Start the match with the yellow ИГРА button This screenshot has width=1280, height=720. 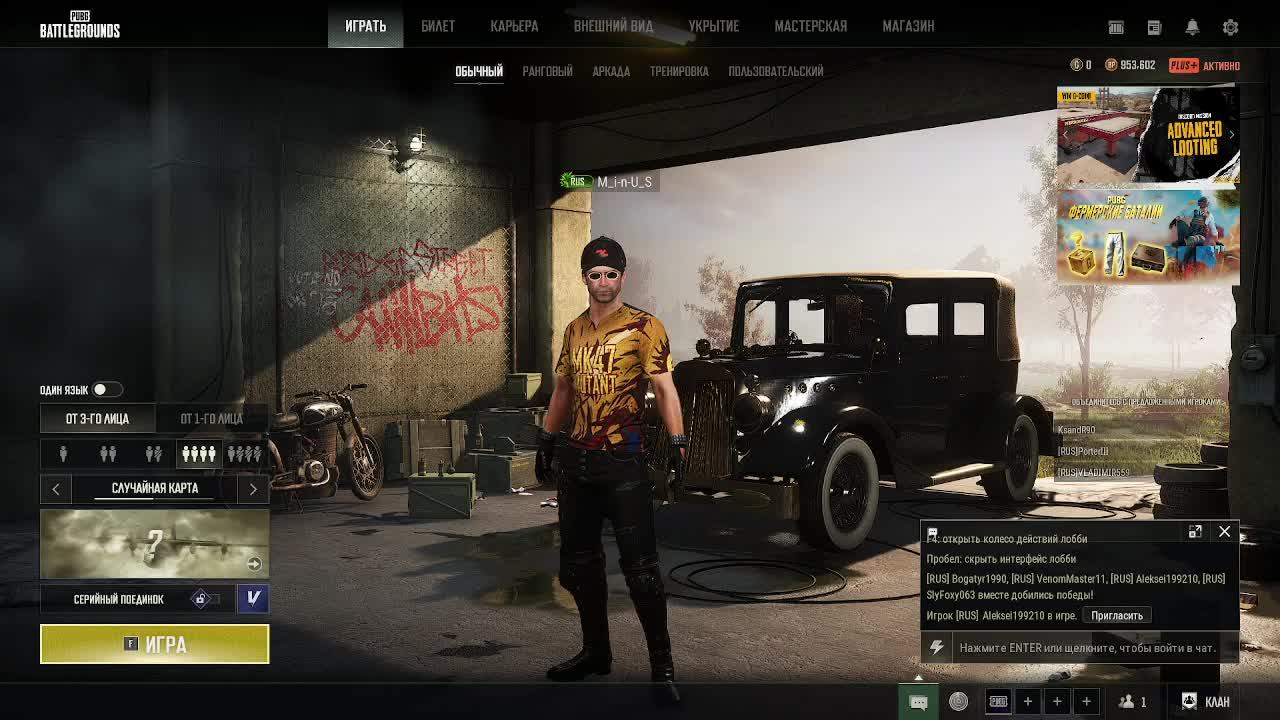pyautogui.click(x=154, y=644)
